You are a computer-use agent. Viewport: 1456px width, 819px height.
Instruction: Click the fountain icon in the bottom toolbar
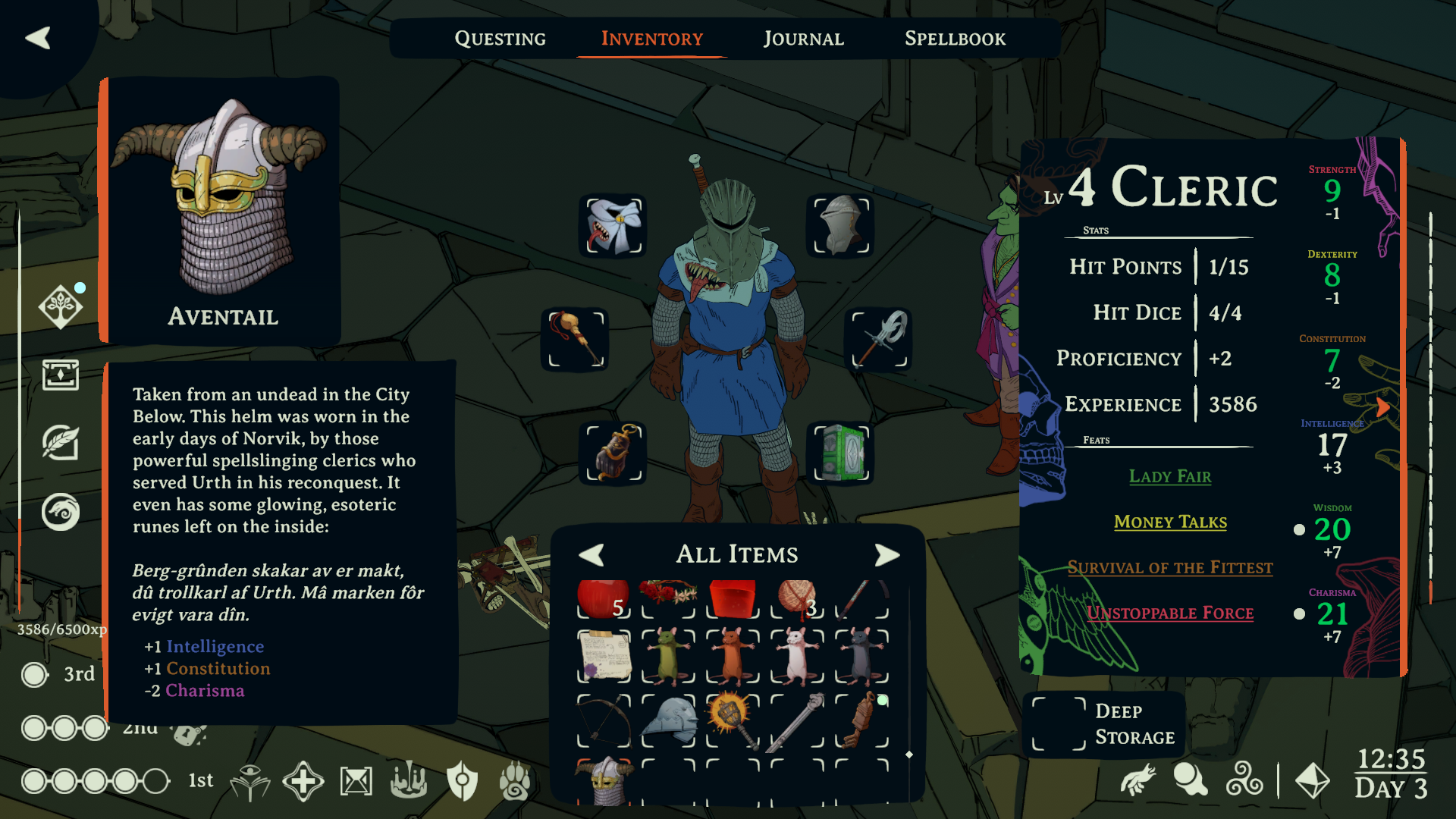coord(408,780)
